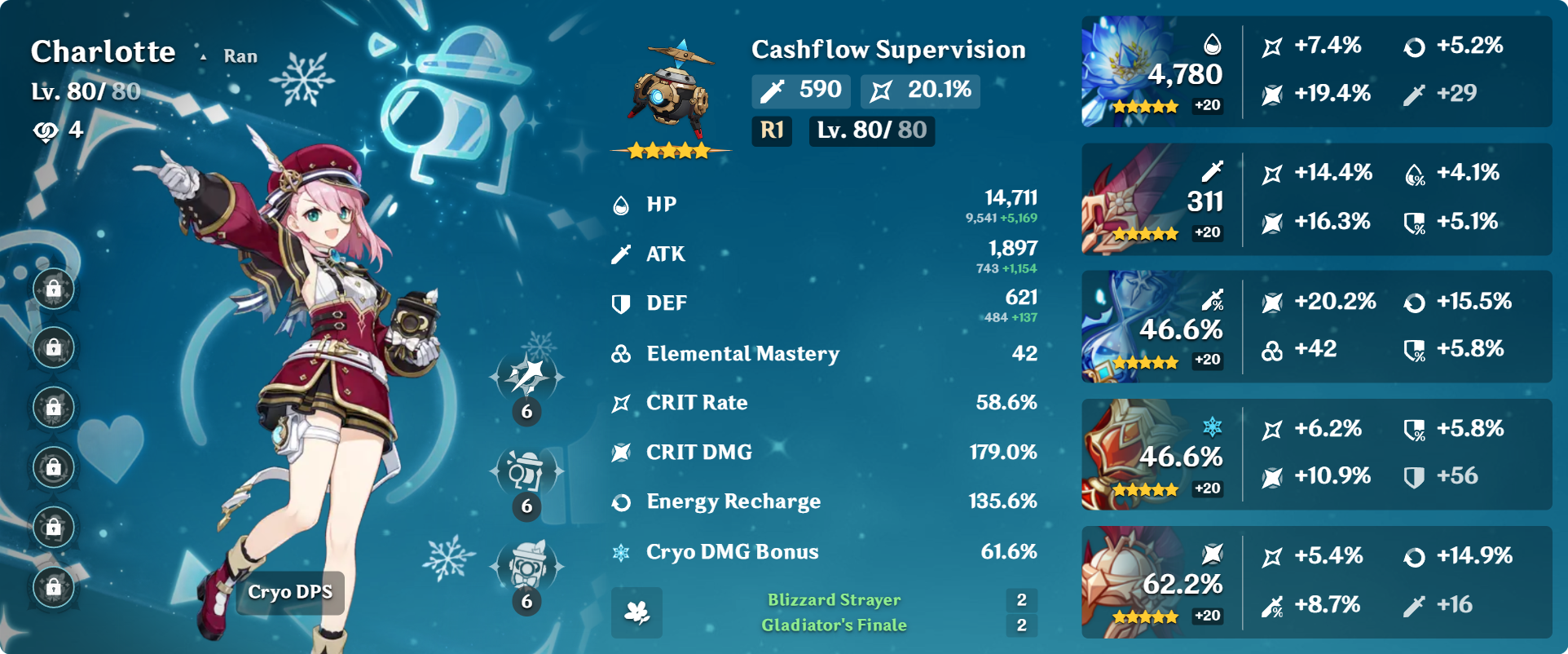
Task: Select the Gladiator's Finale set entry
Action: click(834, 625)
